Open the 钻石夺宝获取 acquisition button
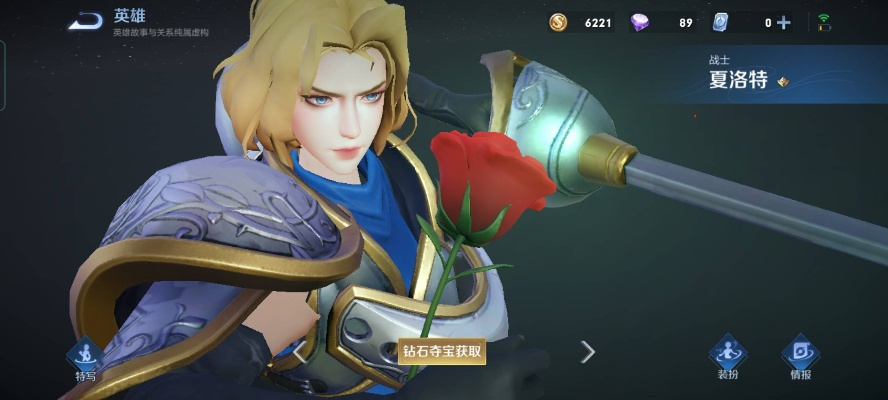The height and width of the screenshot is (400, 888). click(x=442, y=351)
